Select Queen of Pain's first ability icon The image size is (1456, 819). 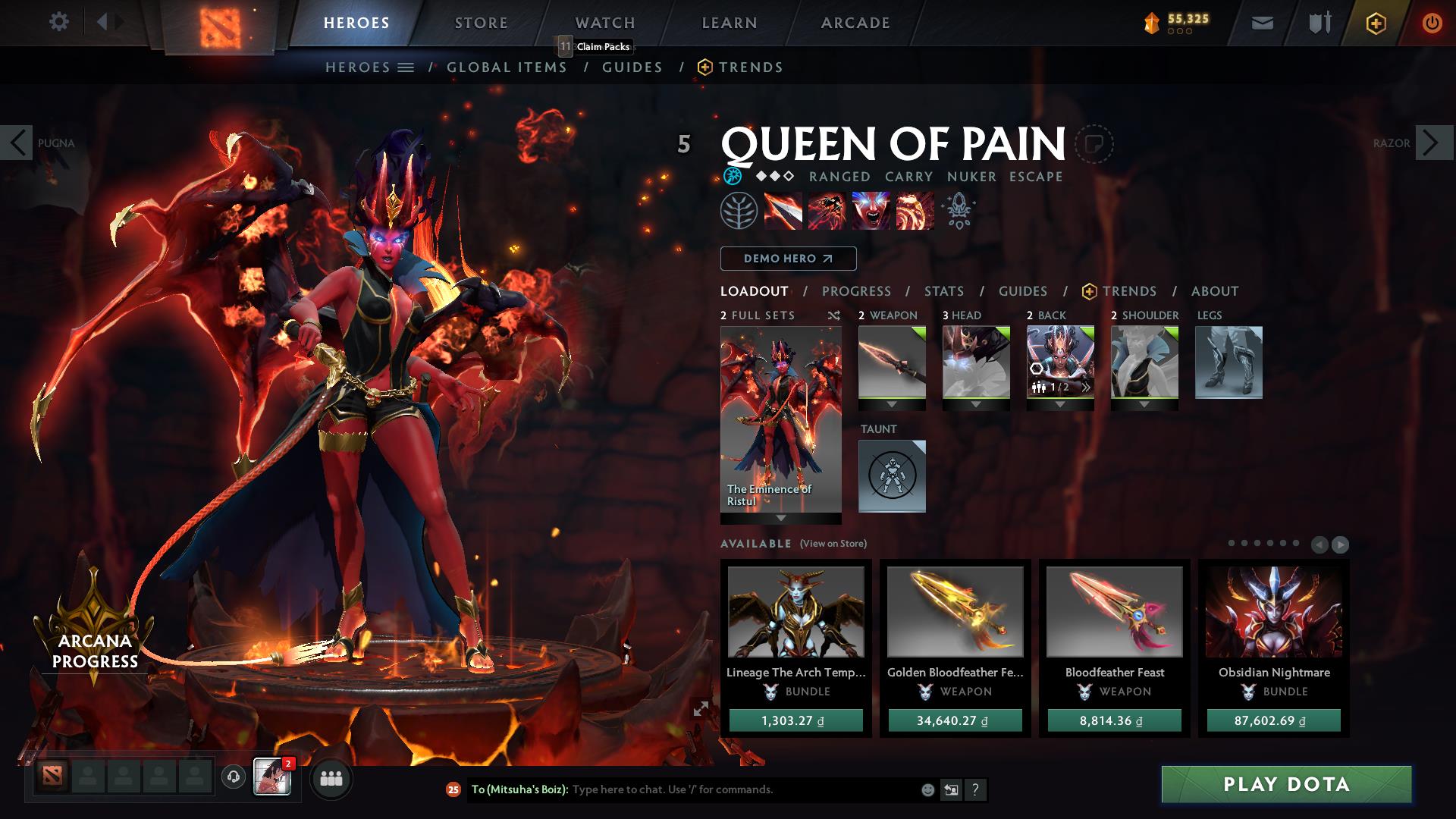pyautogui.click(x=785, y=211)
